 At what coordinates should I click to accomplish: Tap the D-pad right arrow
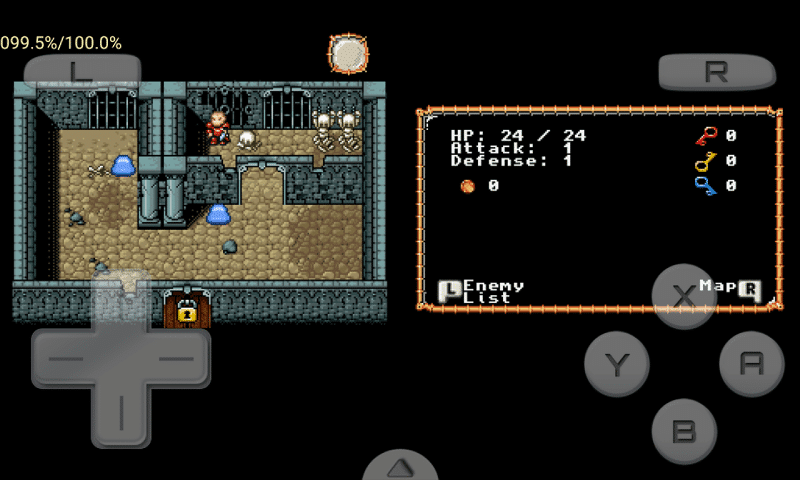click(x=180, y=358)
